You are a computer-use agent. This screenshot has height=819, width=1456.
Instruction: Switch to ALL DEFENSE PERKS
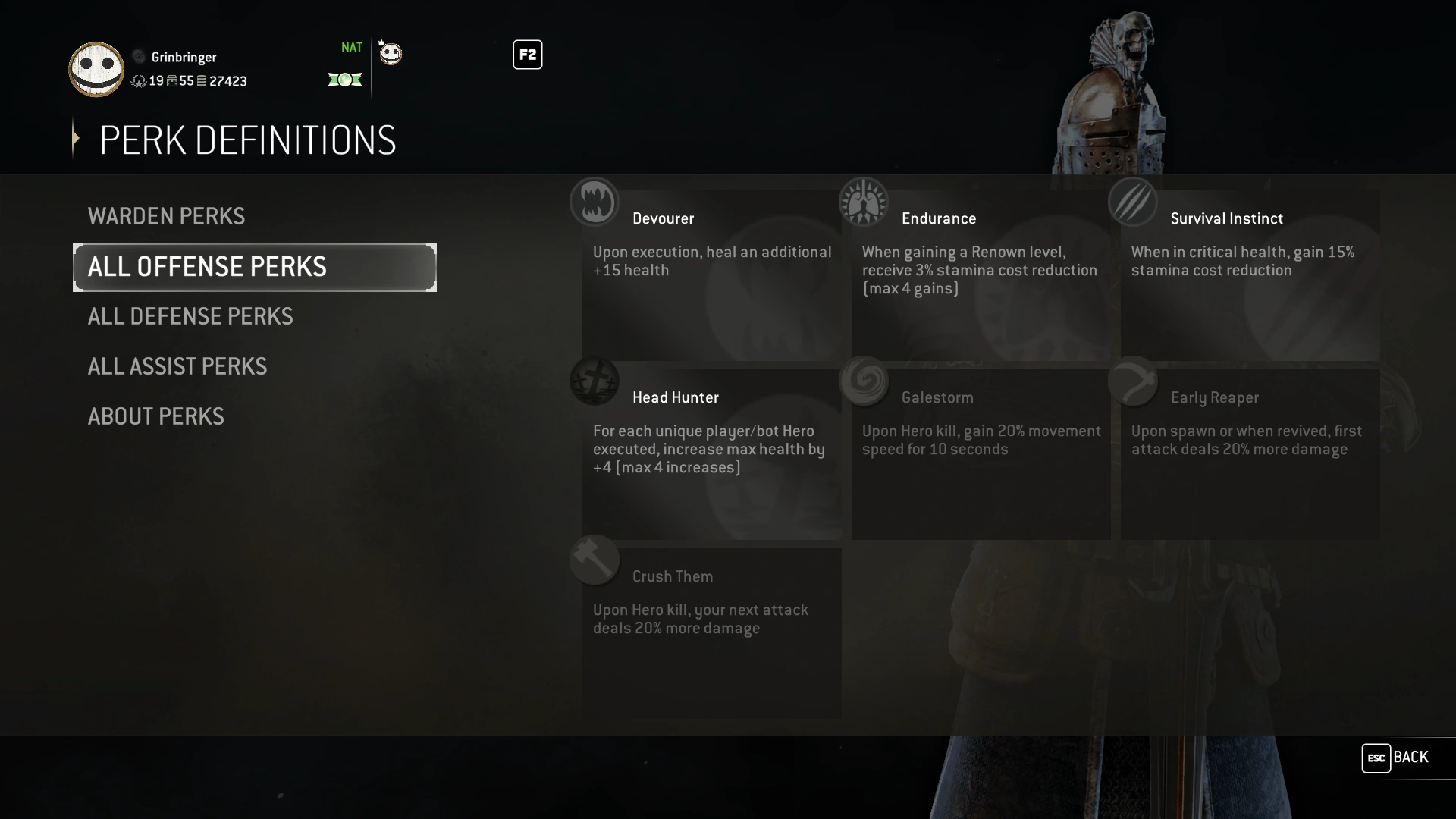190,316
